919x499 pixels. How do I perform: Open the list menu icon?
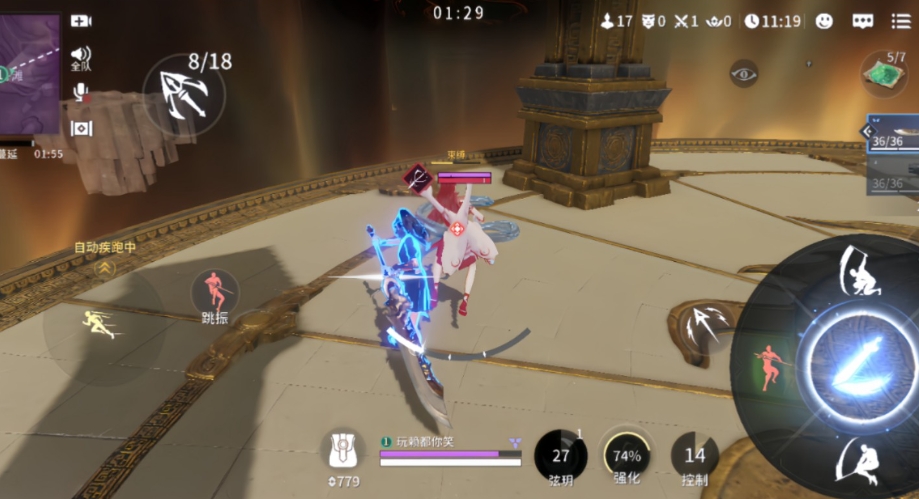[900, 21]
